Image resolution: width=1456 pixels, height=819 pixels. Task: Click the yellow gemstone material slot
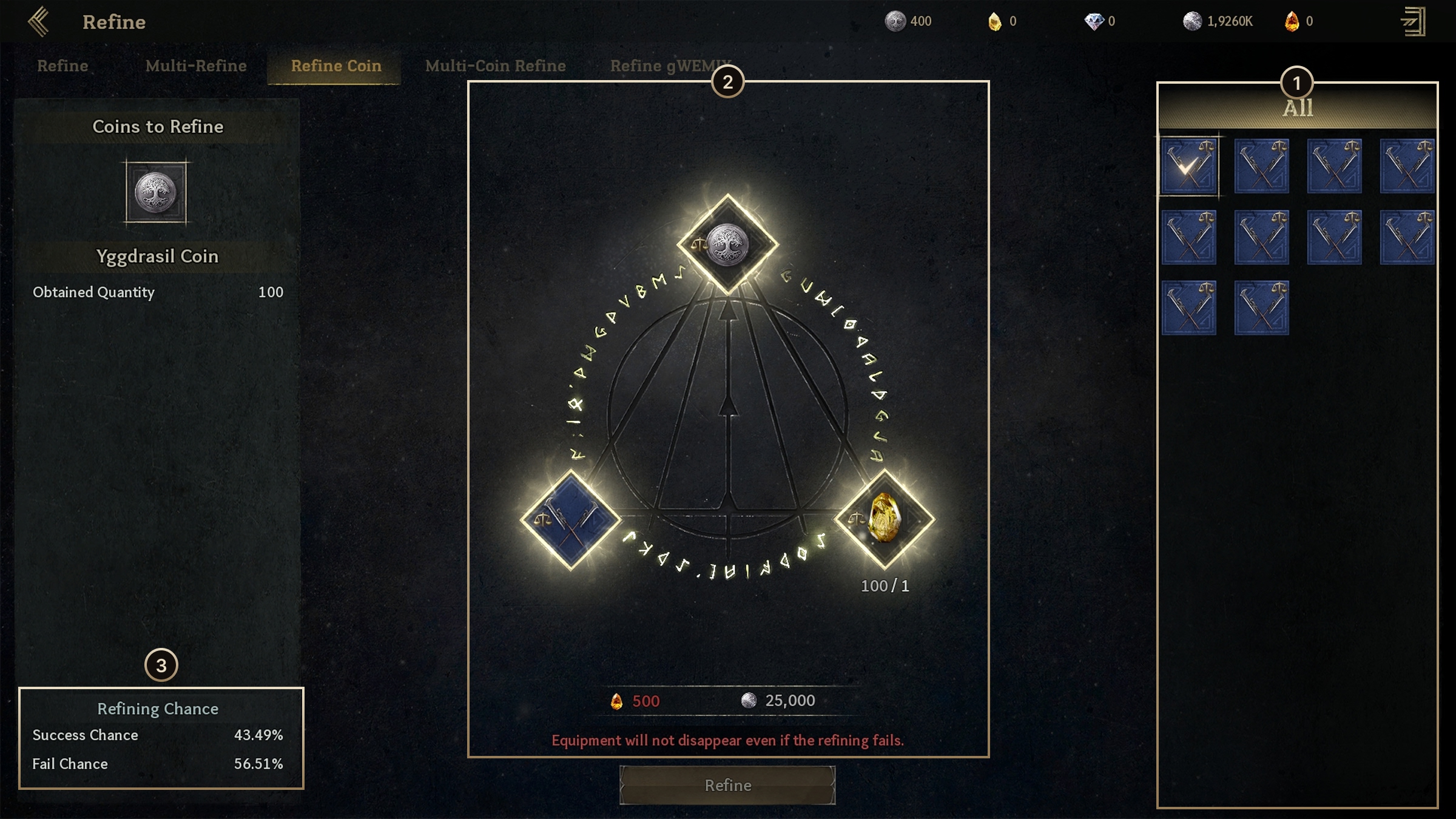(885, 519)
